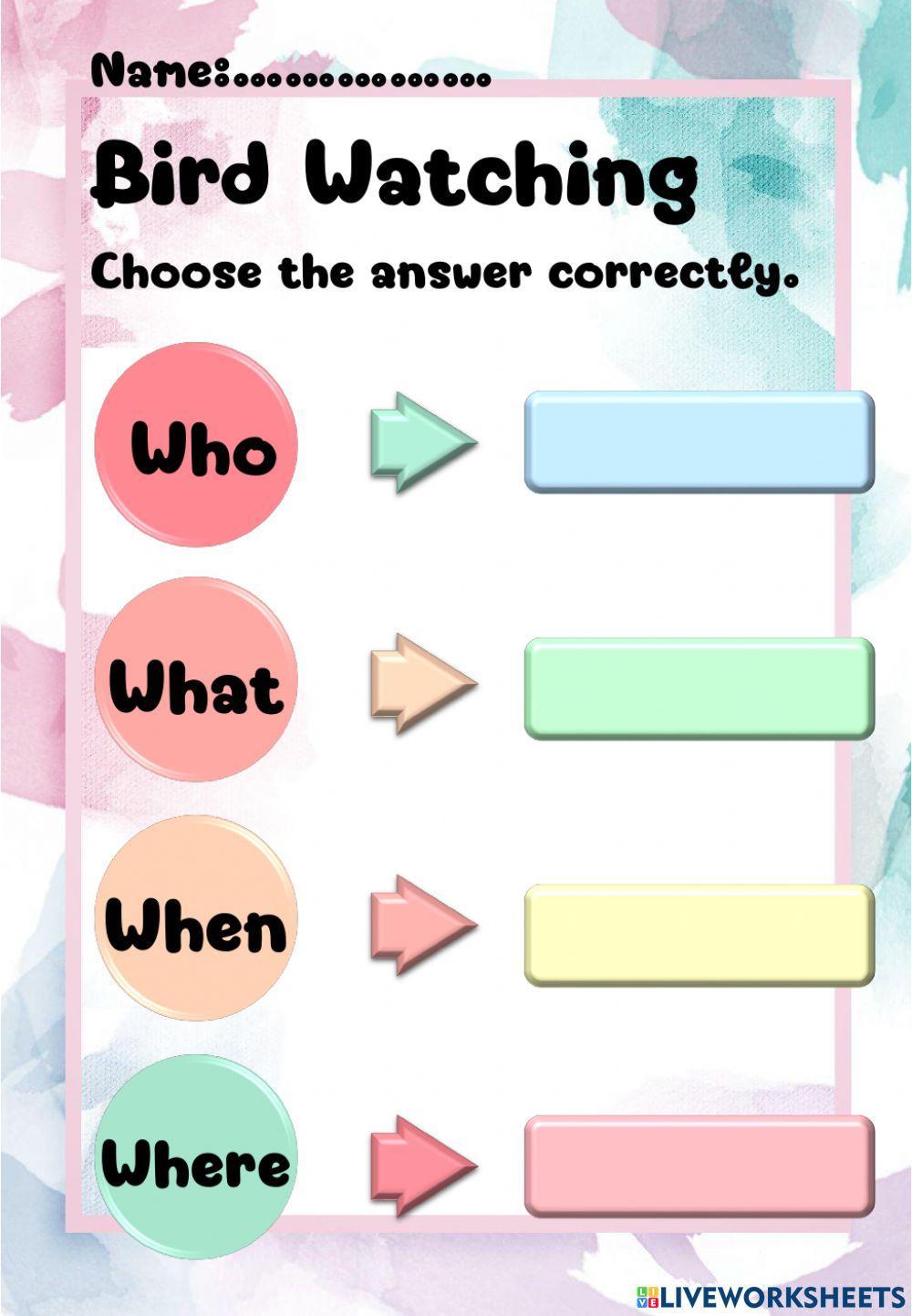Open the green answer box for What
The image size is (912, 1316).
pos(700,689)
